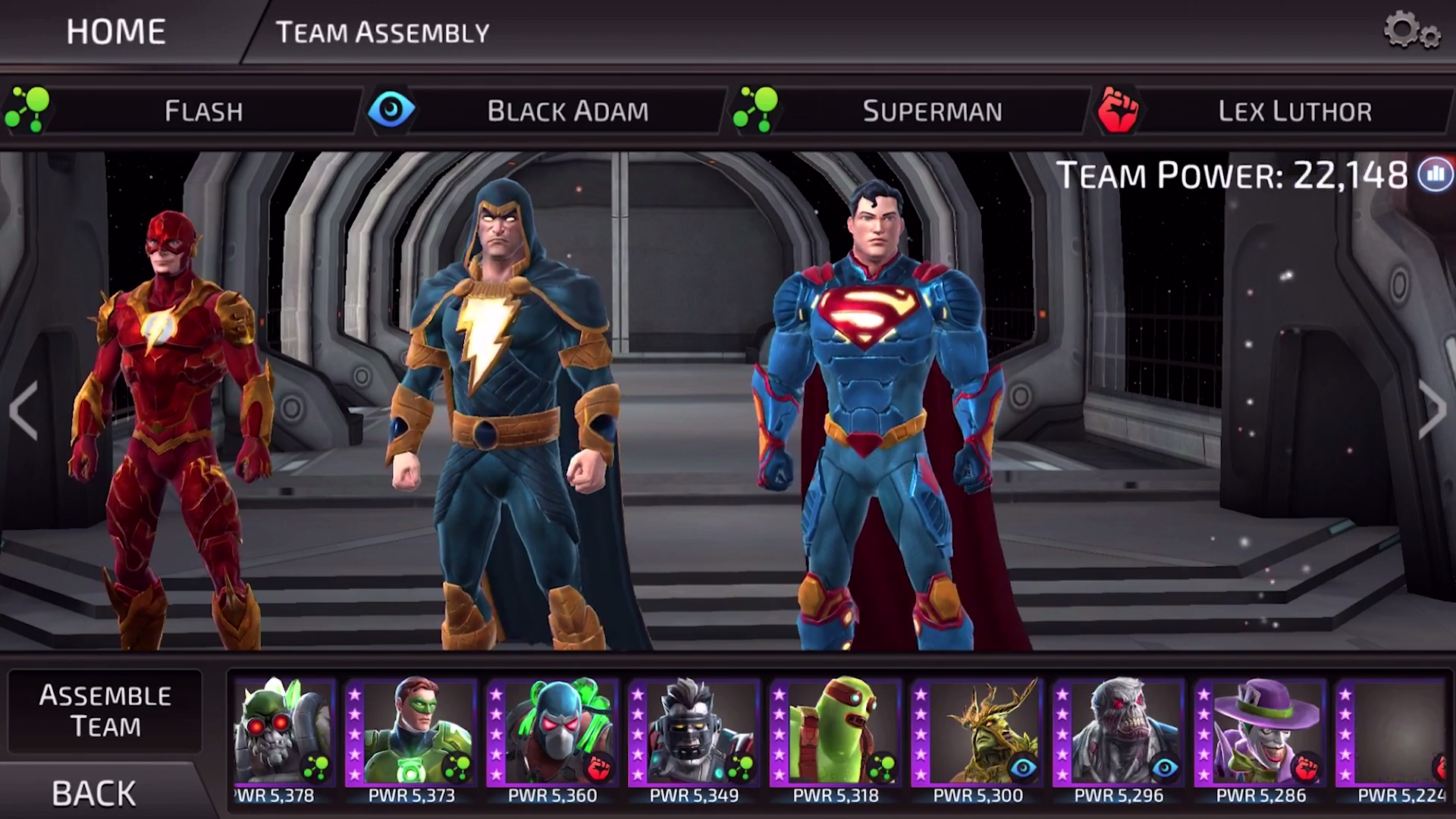Pick Swamp Thing portrait, PWR 5,300

point(977,732)
